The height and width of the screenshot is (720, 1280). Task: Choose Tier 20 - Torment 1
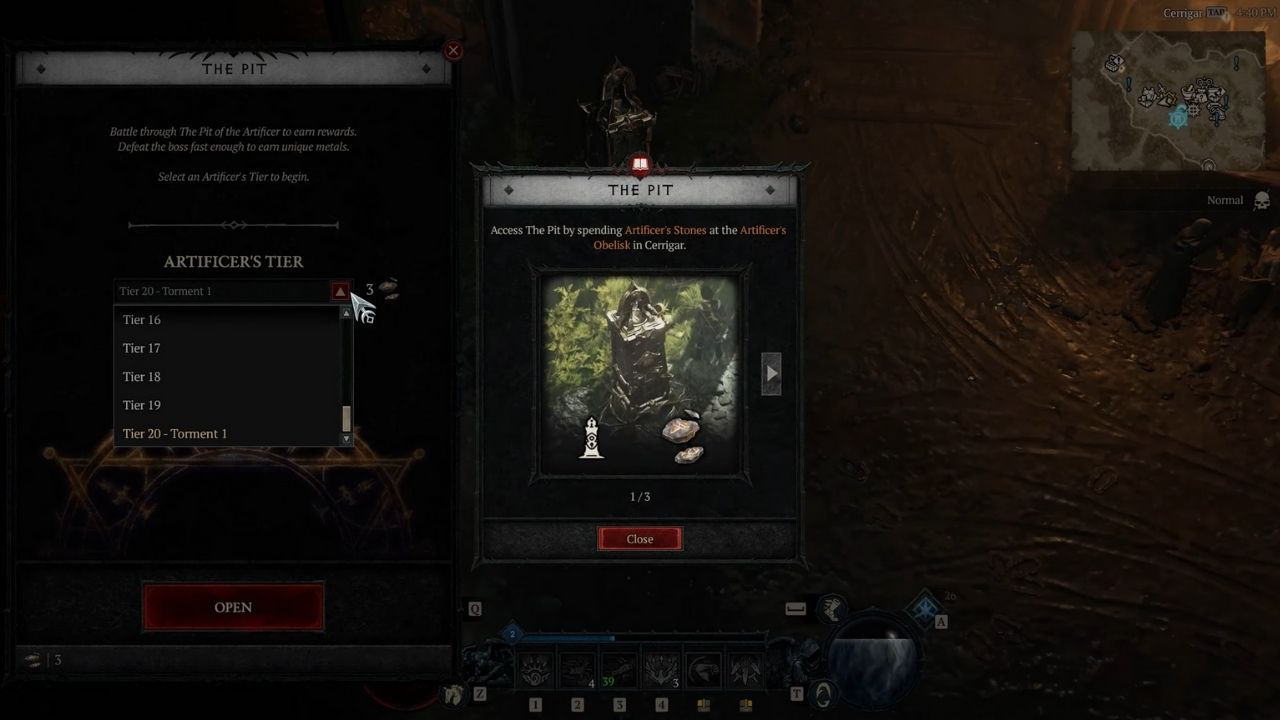(175, 434)
